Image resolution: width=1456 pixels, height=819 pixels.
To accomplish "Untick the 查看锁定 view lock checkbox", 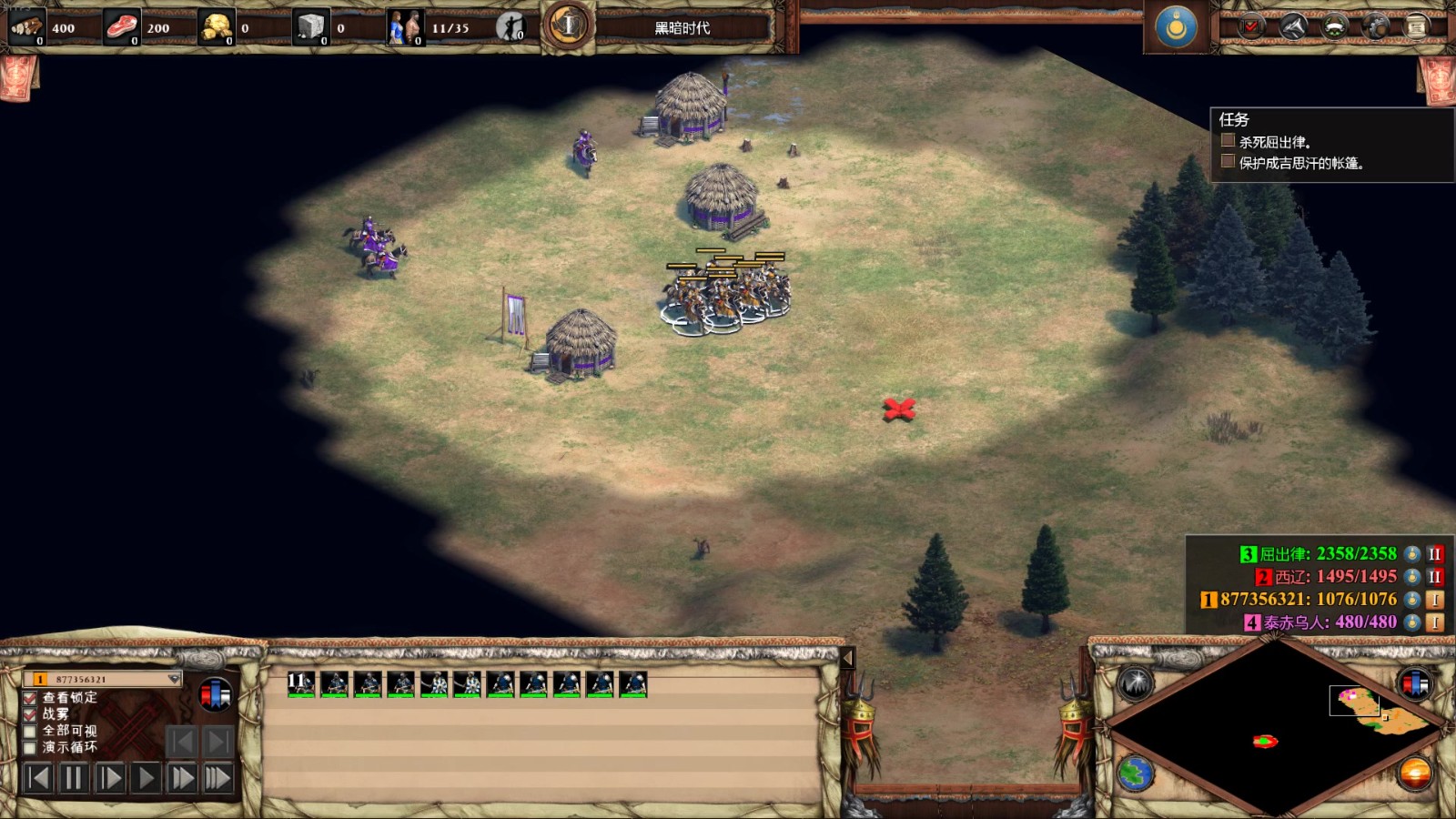I will pyautogui.click(x=30, y=698).
